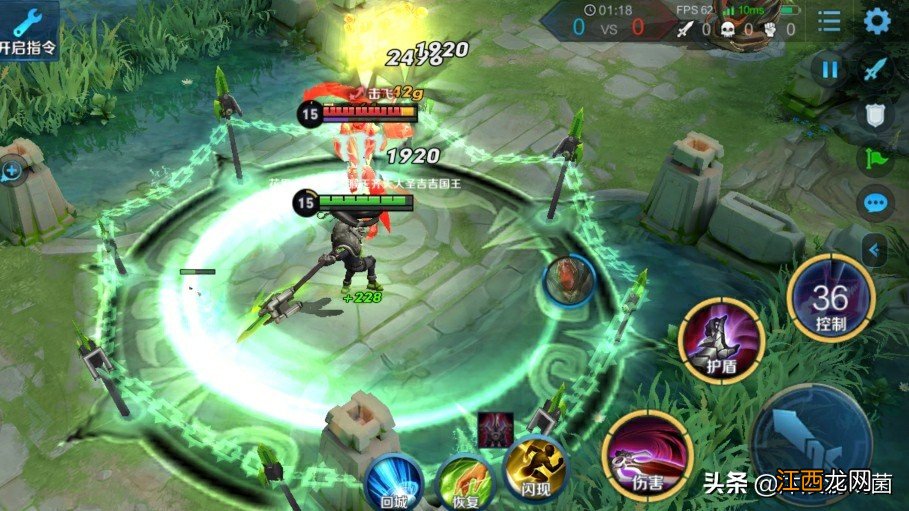The image size is (909, 511).
Task: Pause the match
Action: [x=830, y=69]
